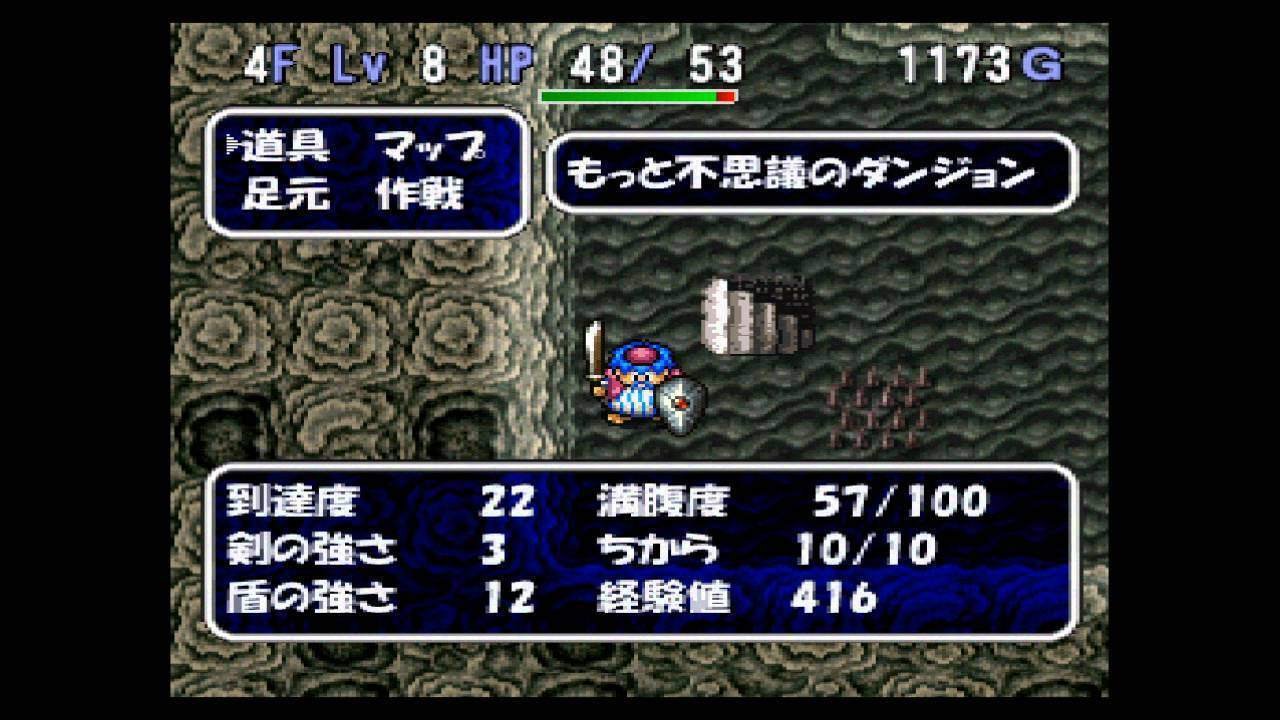Click the HP 48/53 readout
The width and height of the screenshot is (1280, 720).
tap(645, 63)
